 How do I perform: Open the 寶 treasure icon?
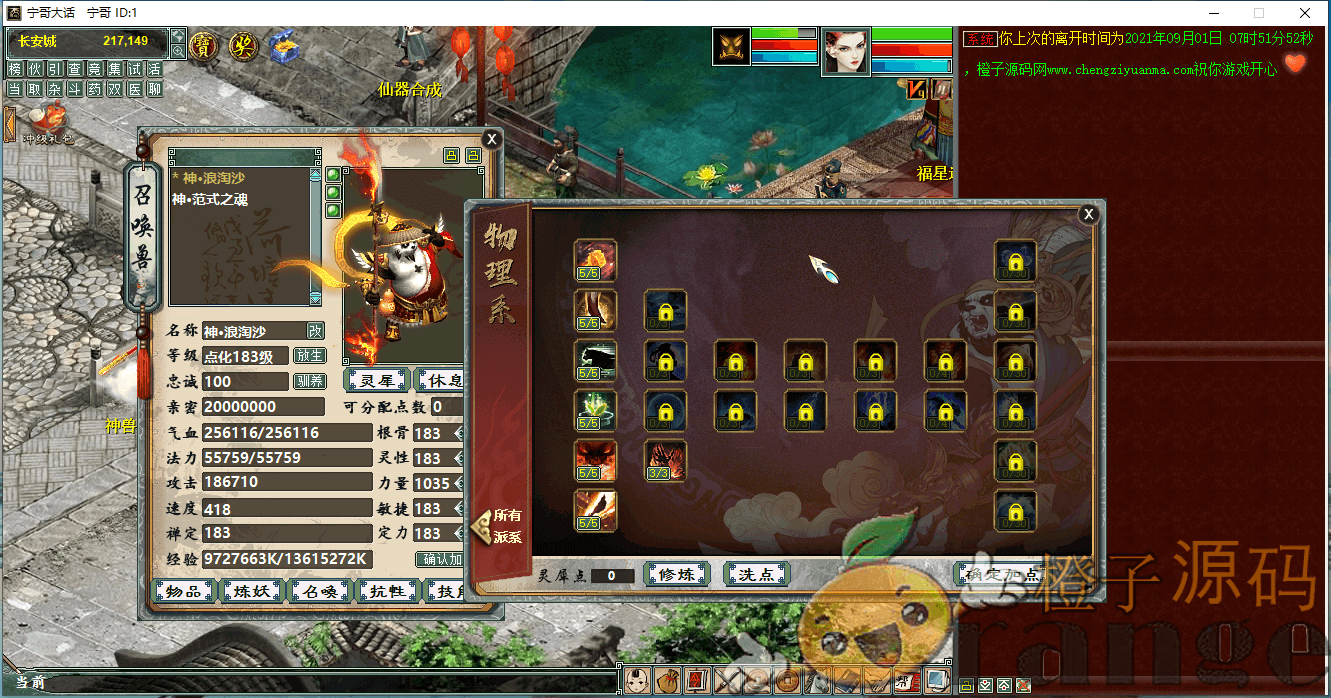click(204, 45)
